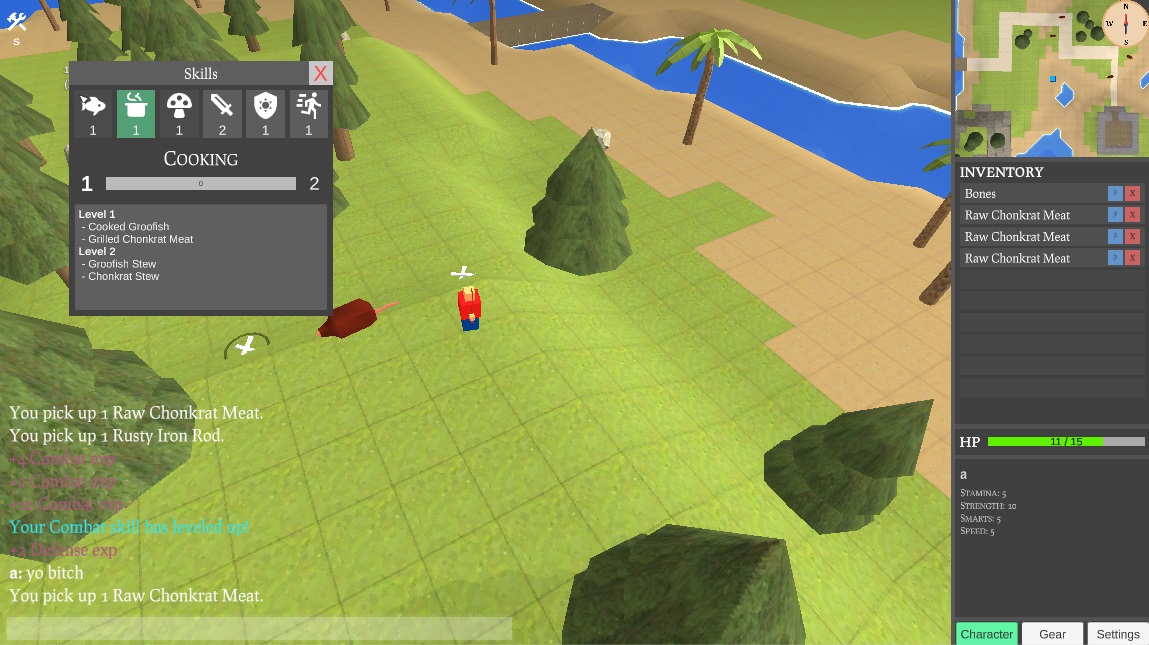Drop Bones with the red X button
This screenshot has width=1149, height=645.
(x=1133, y=194)
